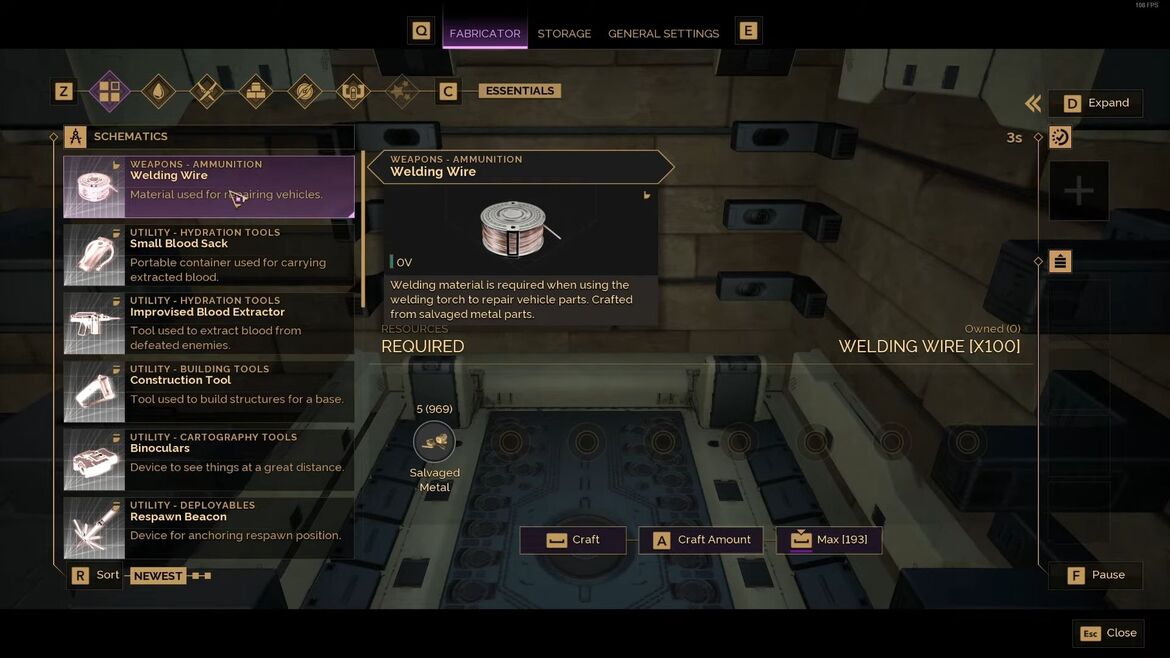Expand the crafting queue panel
The image size is (1170, 658).
click(x=1096, y=103)
